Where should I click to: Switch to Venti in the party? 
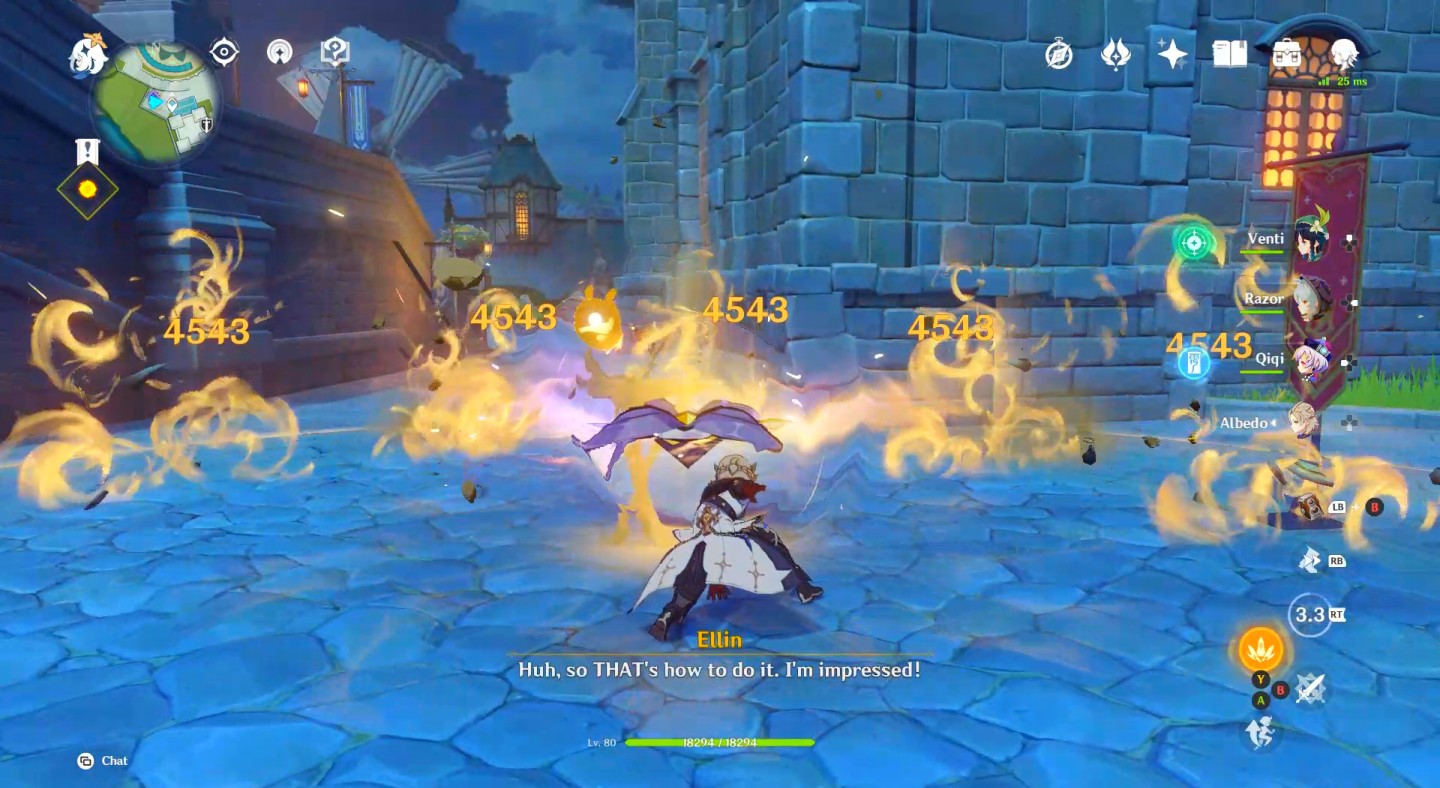[x=1309, y=240]
